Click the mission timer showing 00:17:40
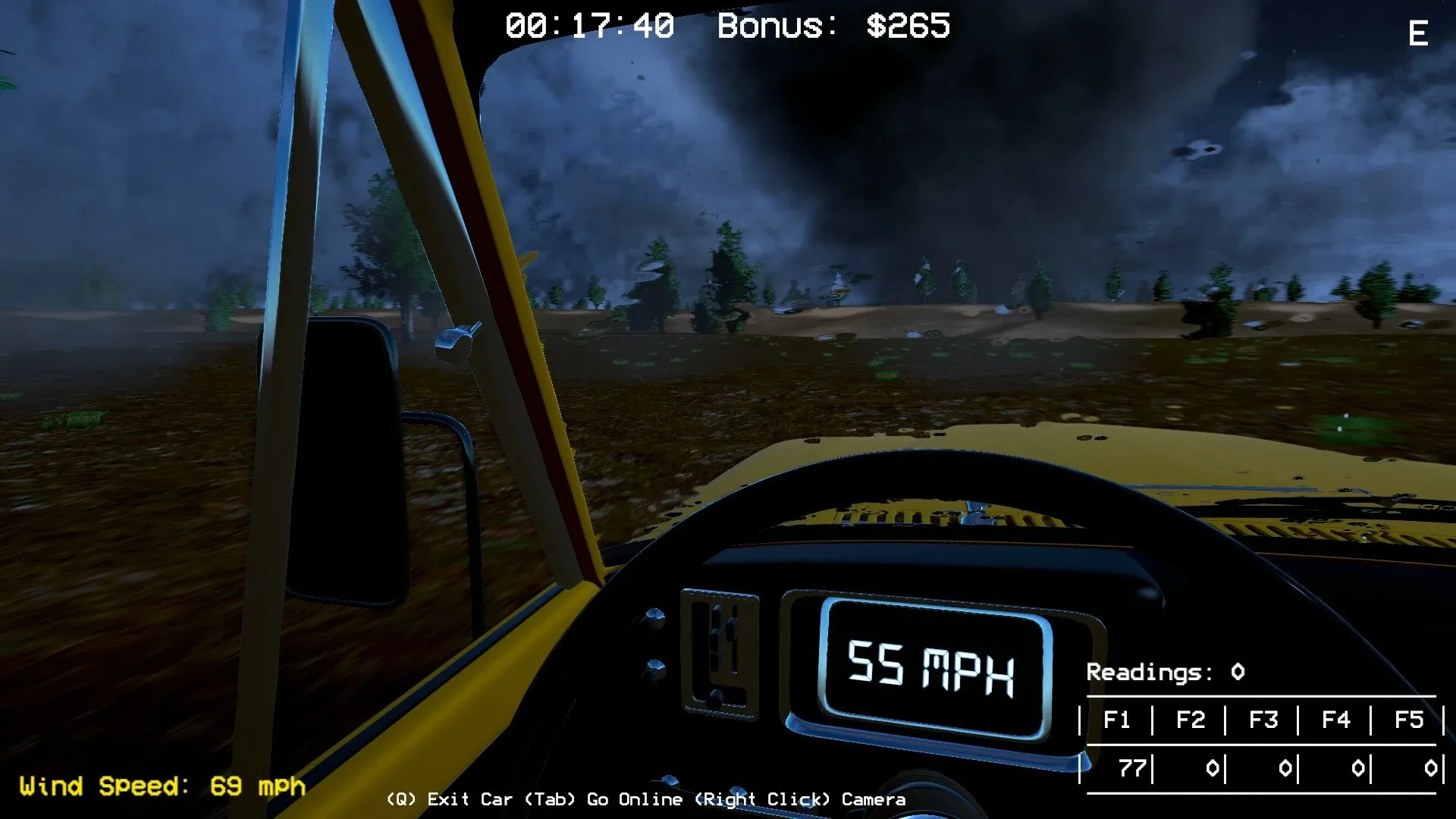Viewport: 1456px width, 819px height. point(588,25)
